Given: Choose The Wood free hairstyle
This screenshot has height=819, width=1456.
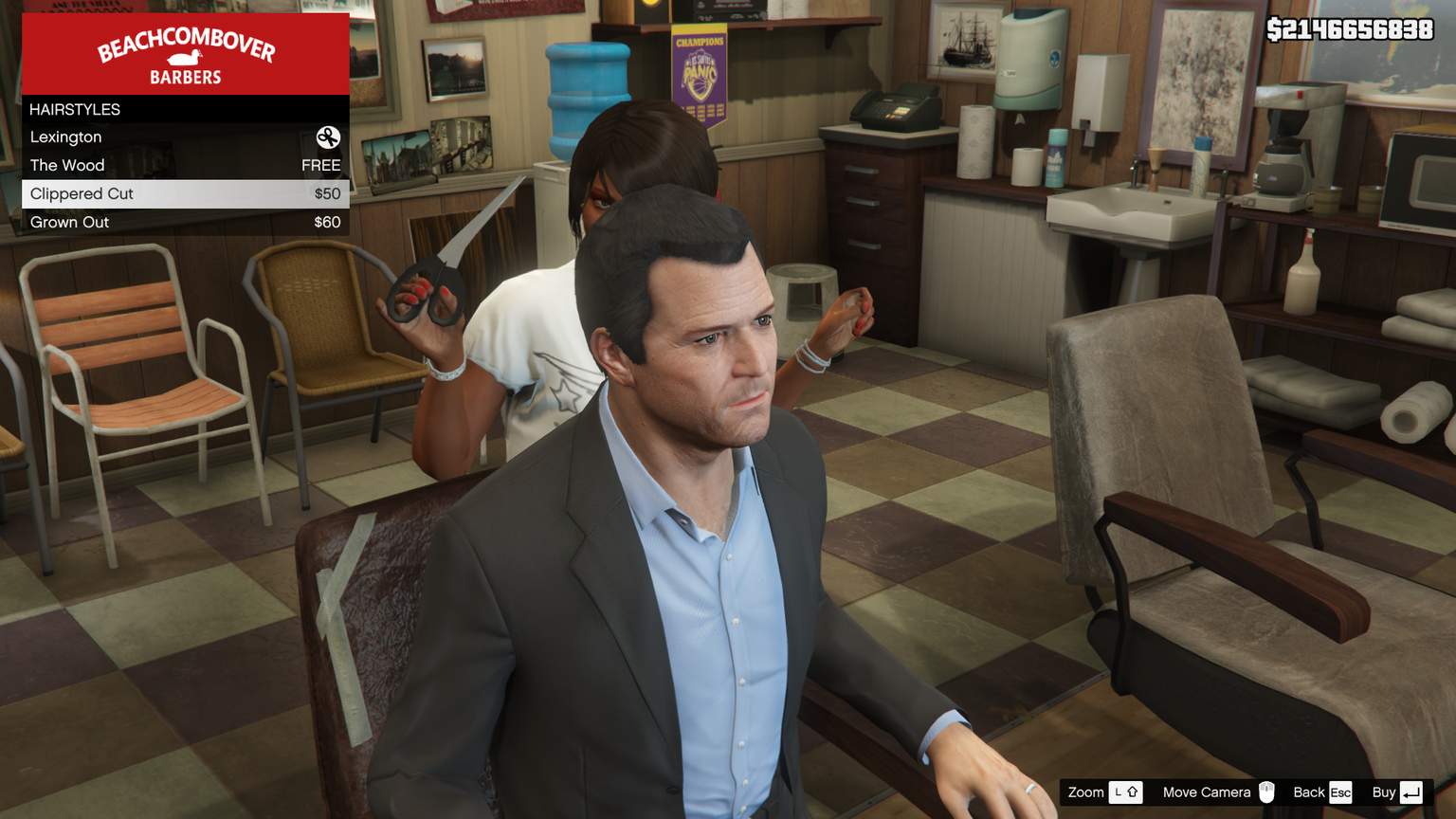Looking at the screenshot, I should [x=185, y=166].
